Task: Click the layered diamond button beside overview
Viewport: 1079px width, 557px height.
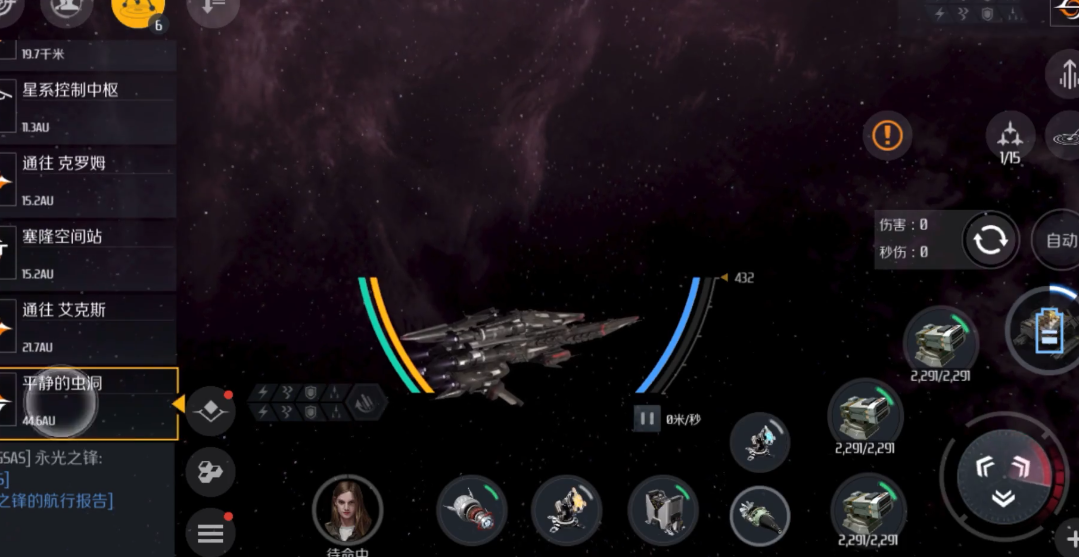Action: [x=210, y=410]
